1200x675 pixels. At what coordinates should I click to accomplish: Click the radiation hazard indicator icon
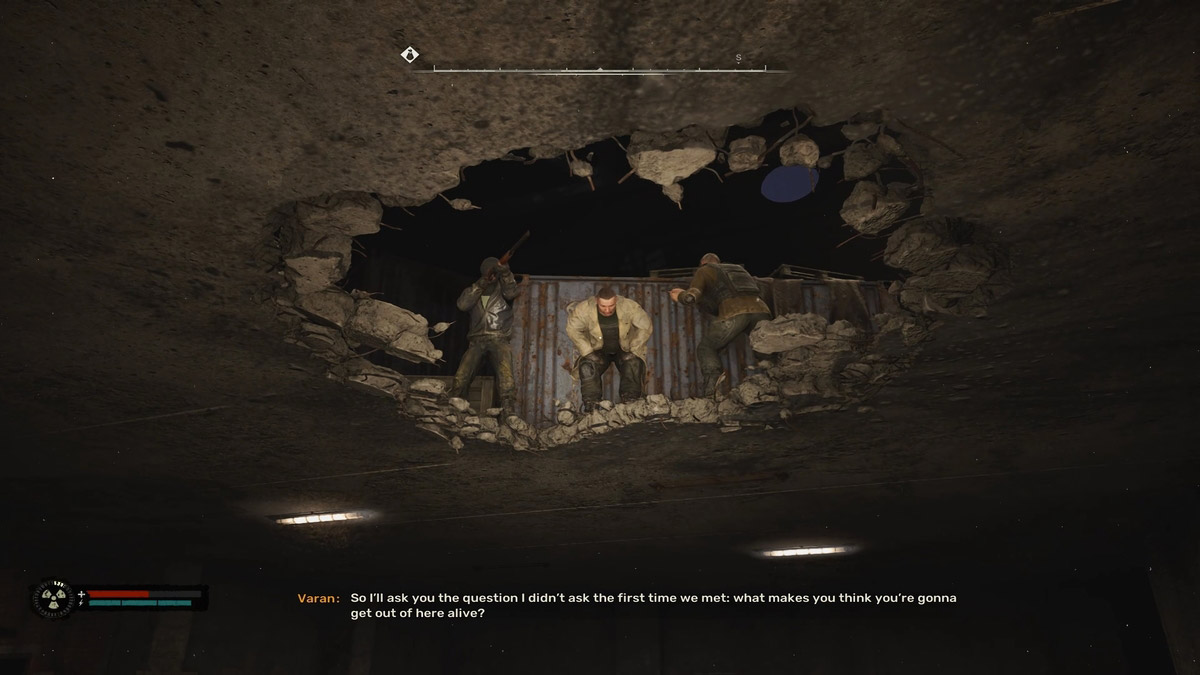52,598
